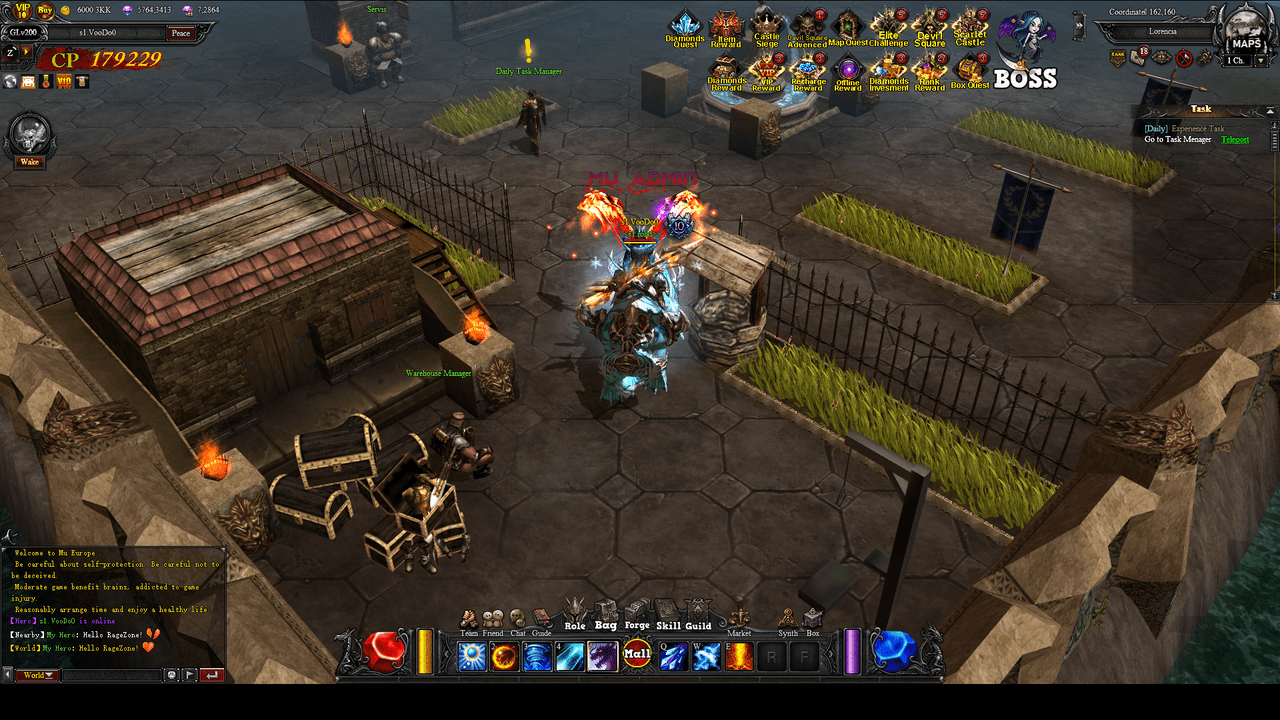Open the Diamonds Quest icon

685,28
